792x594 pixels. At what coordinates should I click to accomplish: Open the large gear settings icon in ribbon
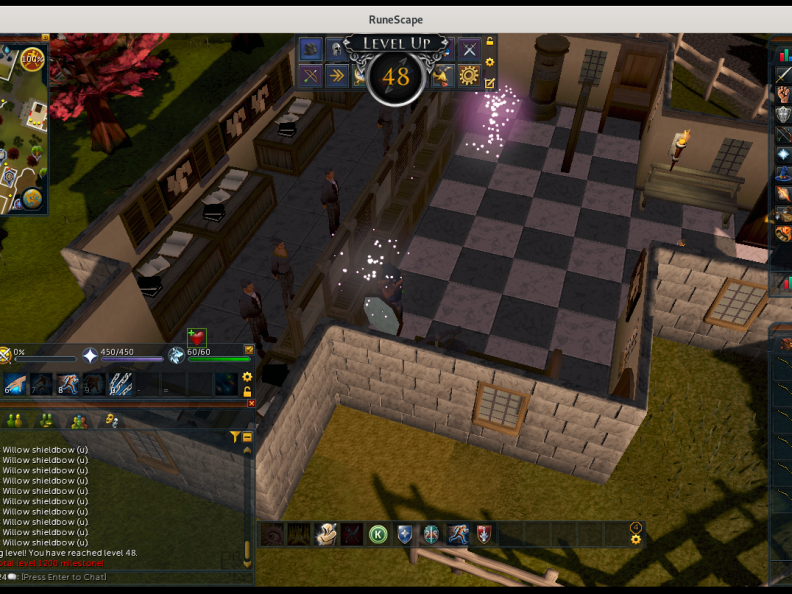tap(469, 76)
